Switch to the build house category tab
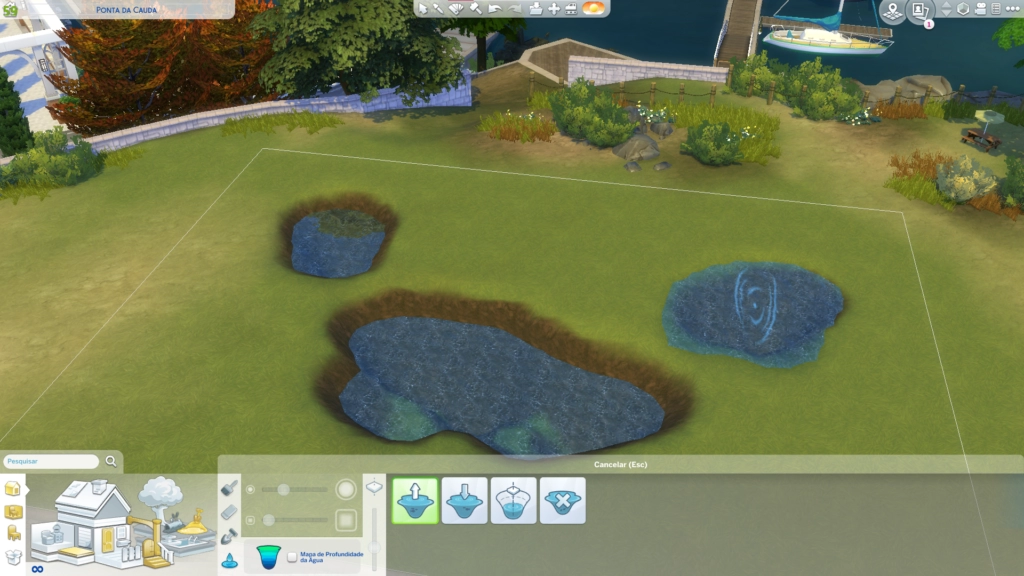This screenshot has height=576, width=1024. [13, 489]
